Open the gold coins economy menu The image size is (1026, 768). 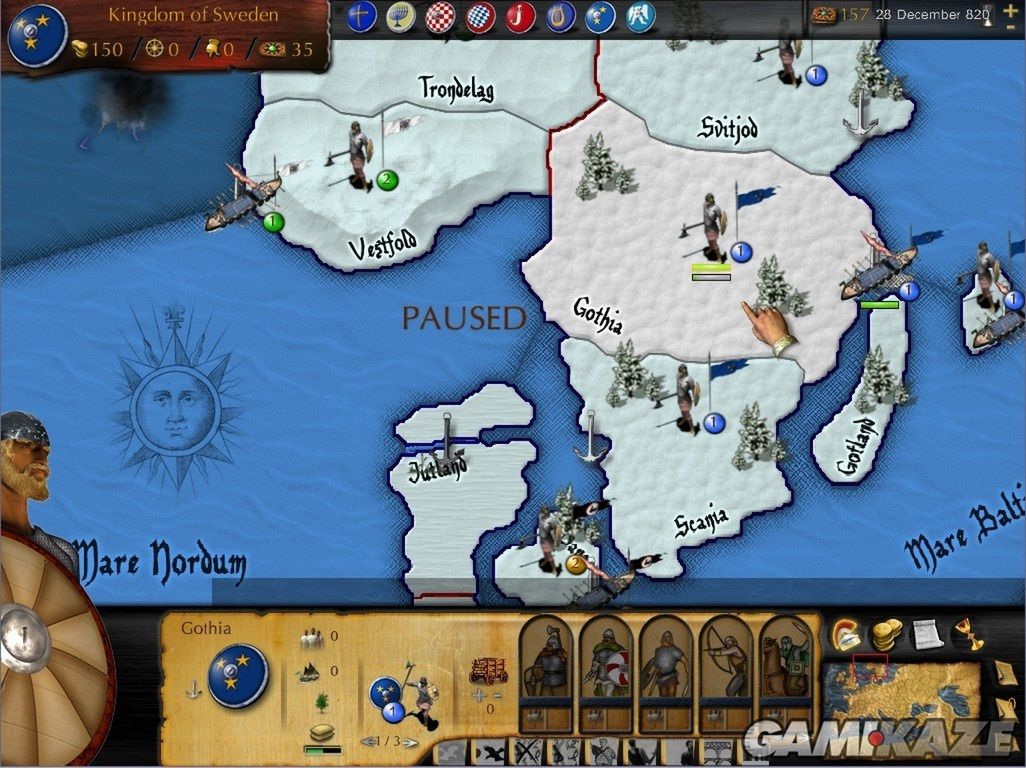pyautogui.click(x=886, y=634)
